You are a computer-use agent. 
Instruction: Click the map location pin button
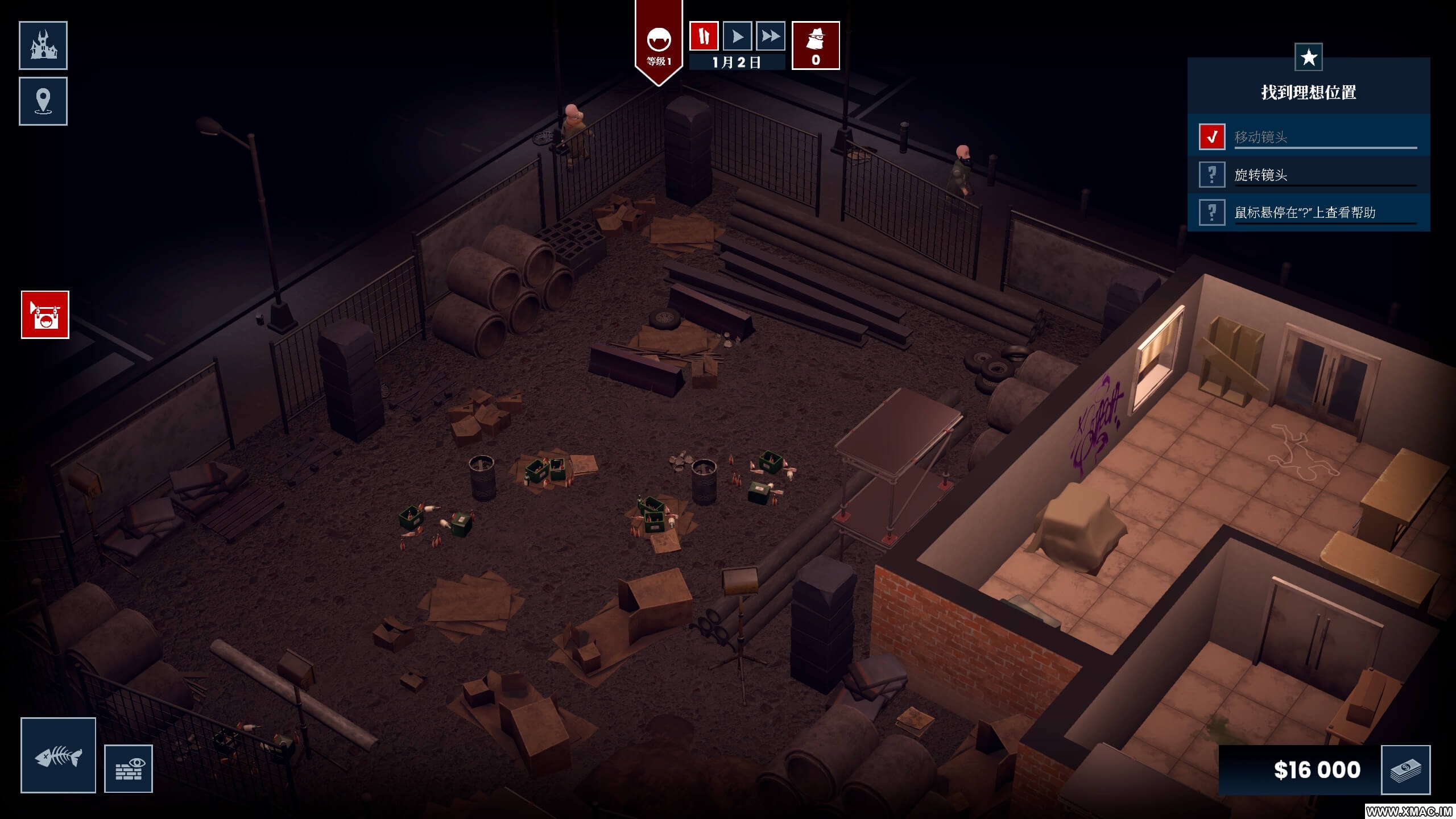[x=43, y=101]
